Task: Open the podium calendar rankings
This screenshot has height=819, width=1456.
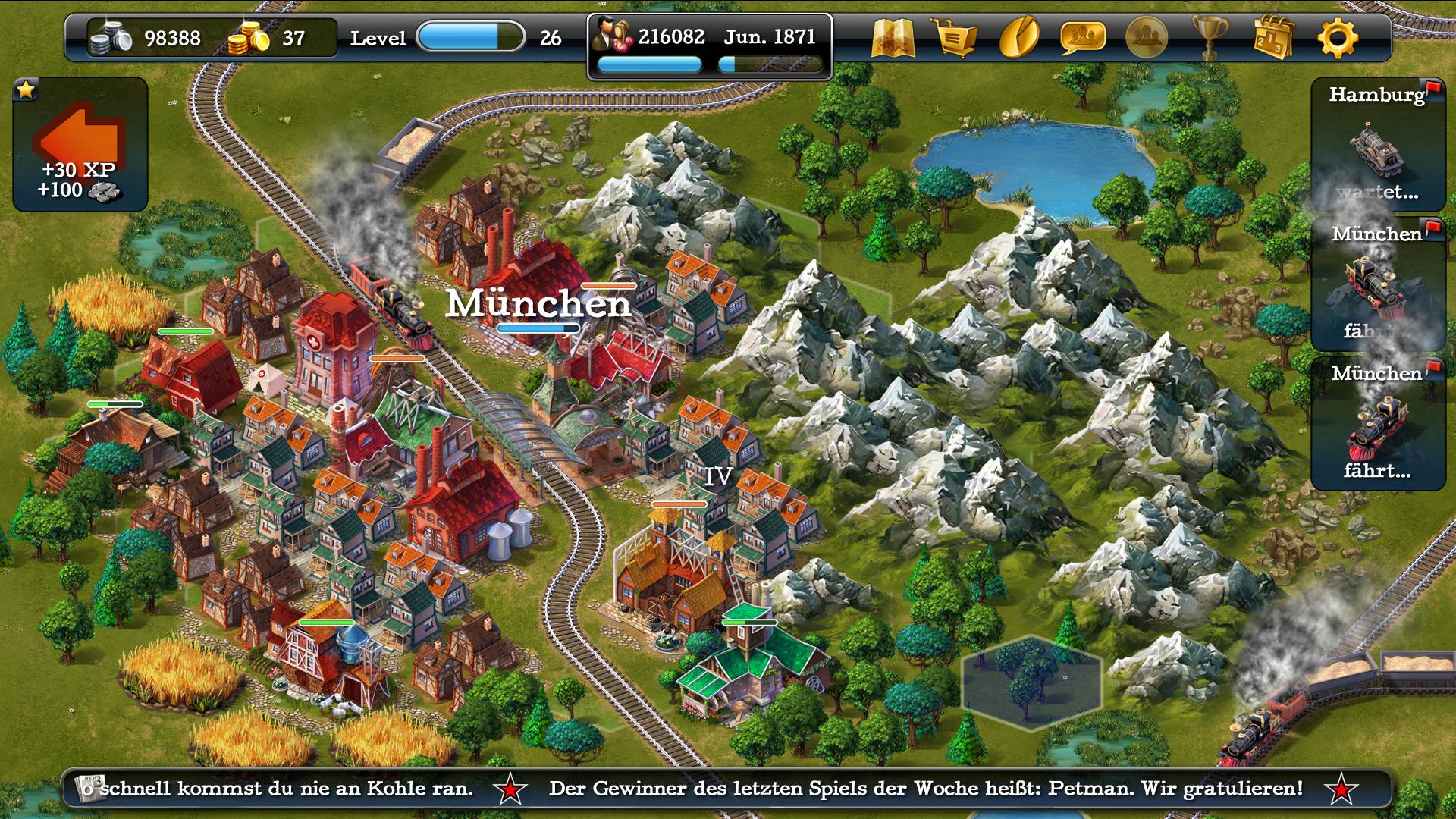Action: (1272, 37)
